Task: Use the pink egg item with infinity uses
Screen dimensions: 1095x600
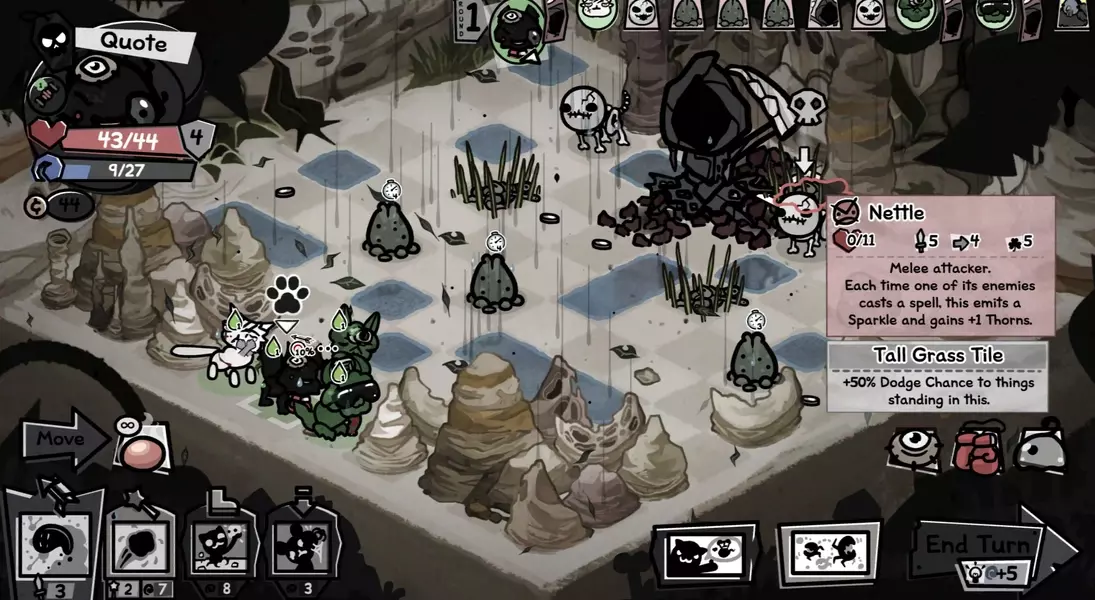Action: click(x=143, y=452)
